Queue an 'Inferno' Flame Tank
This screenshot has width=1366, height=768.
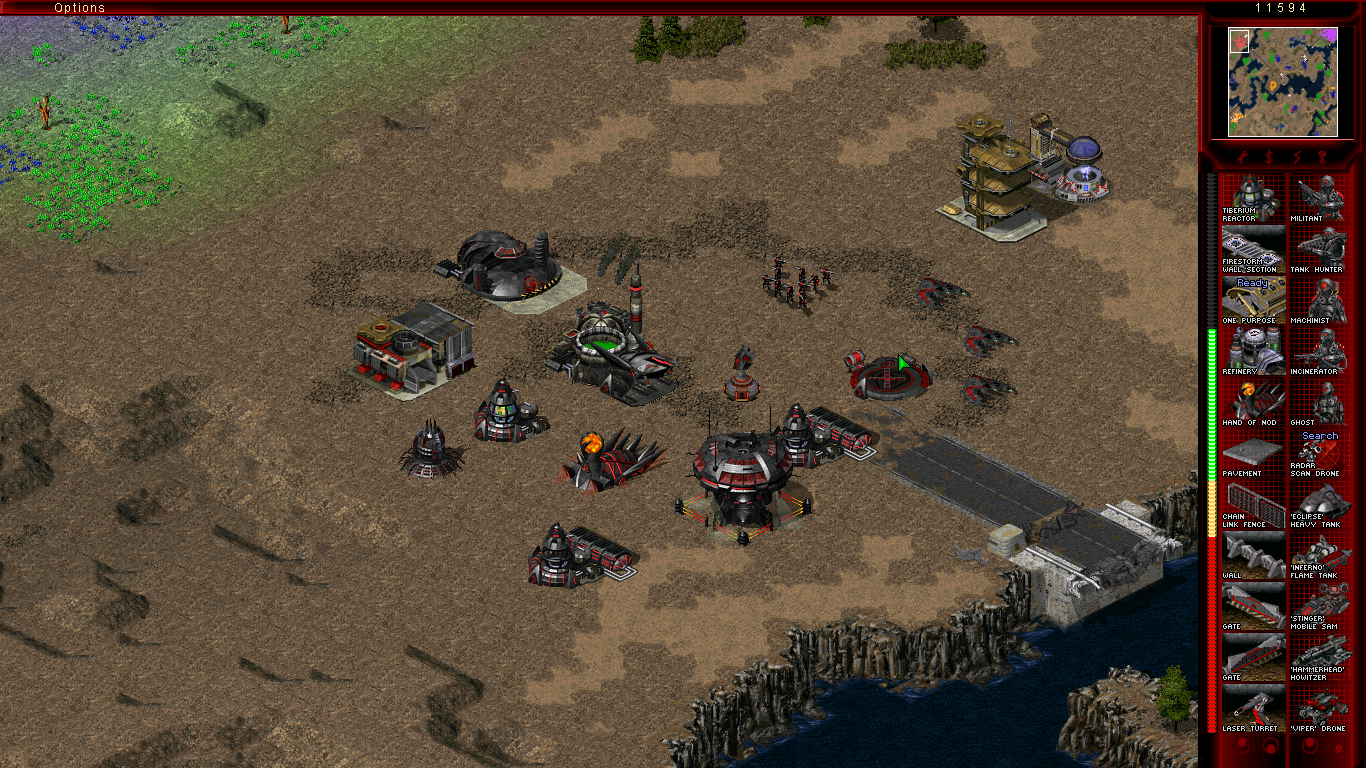1320,556
